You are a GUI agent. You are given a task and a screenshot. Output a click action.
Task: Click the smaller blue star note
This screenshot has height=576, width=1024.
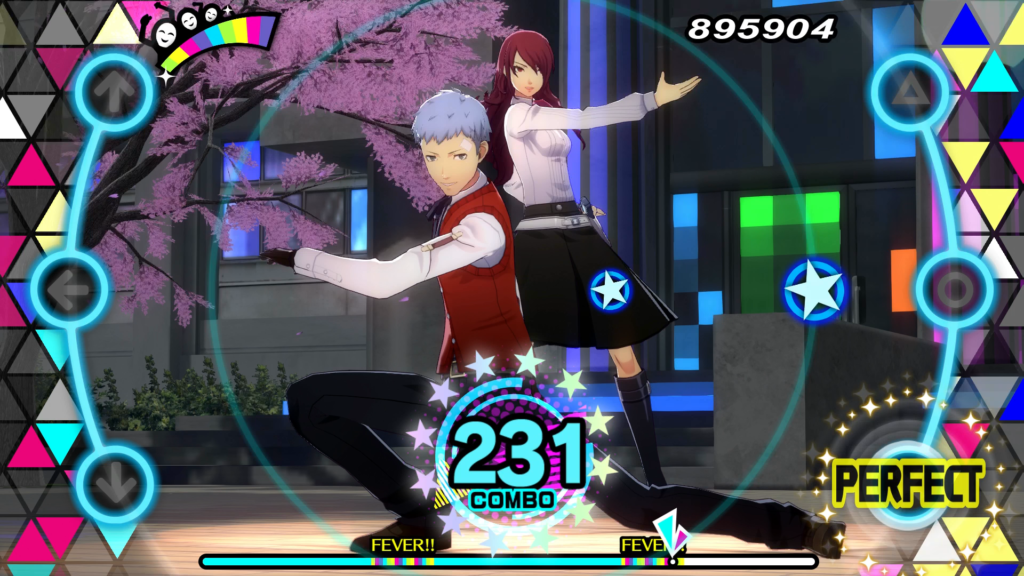pos(609,290)
